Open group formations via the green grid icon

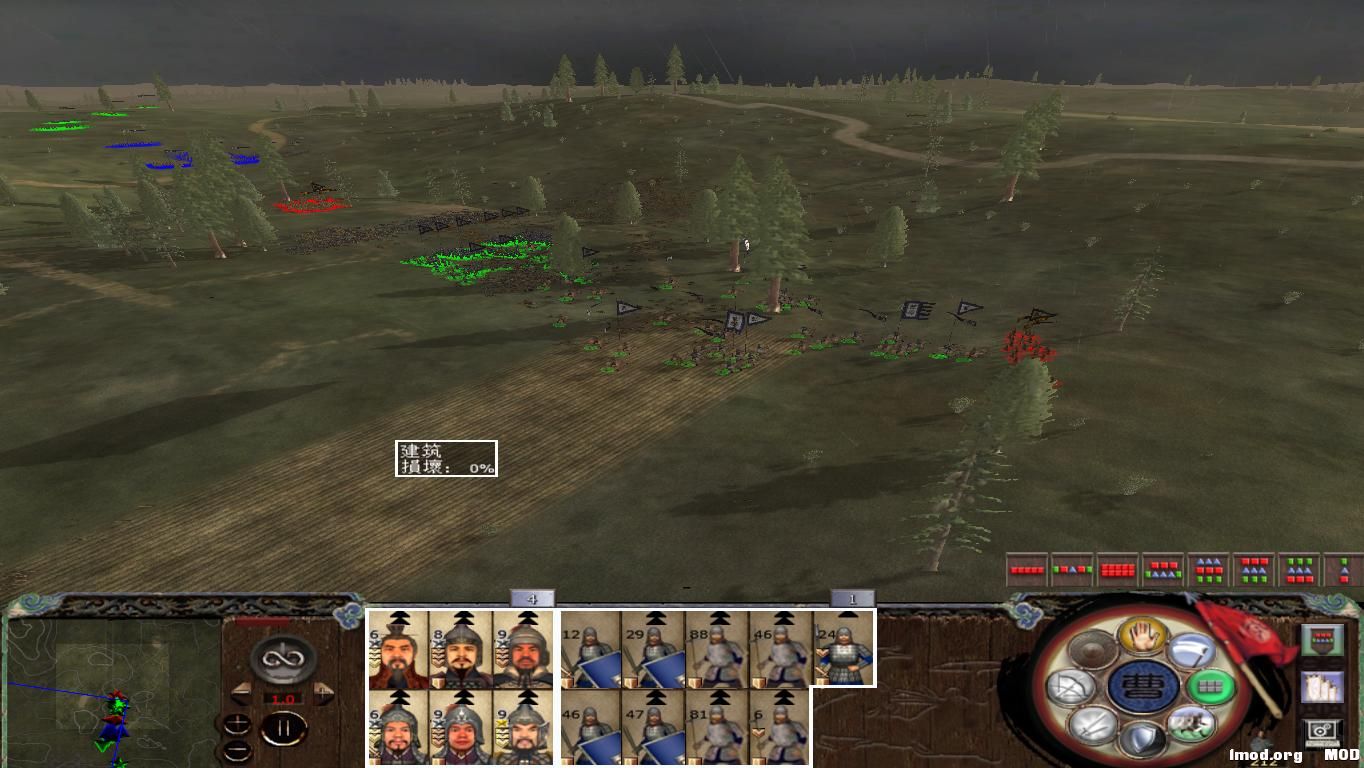coord(1208,687)
